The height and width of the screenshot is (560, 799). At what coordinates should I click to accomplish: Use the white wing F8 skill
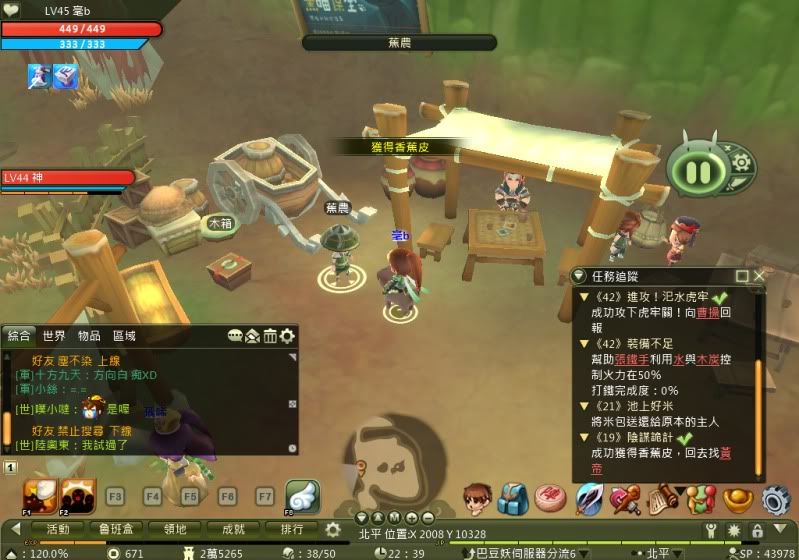[x=302, y=496]
